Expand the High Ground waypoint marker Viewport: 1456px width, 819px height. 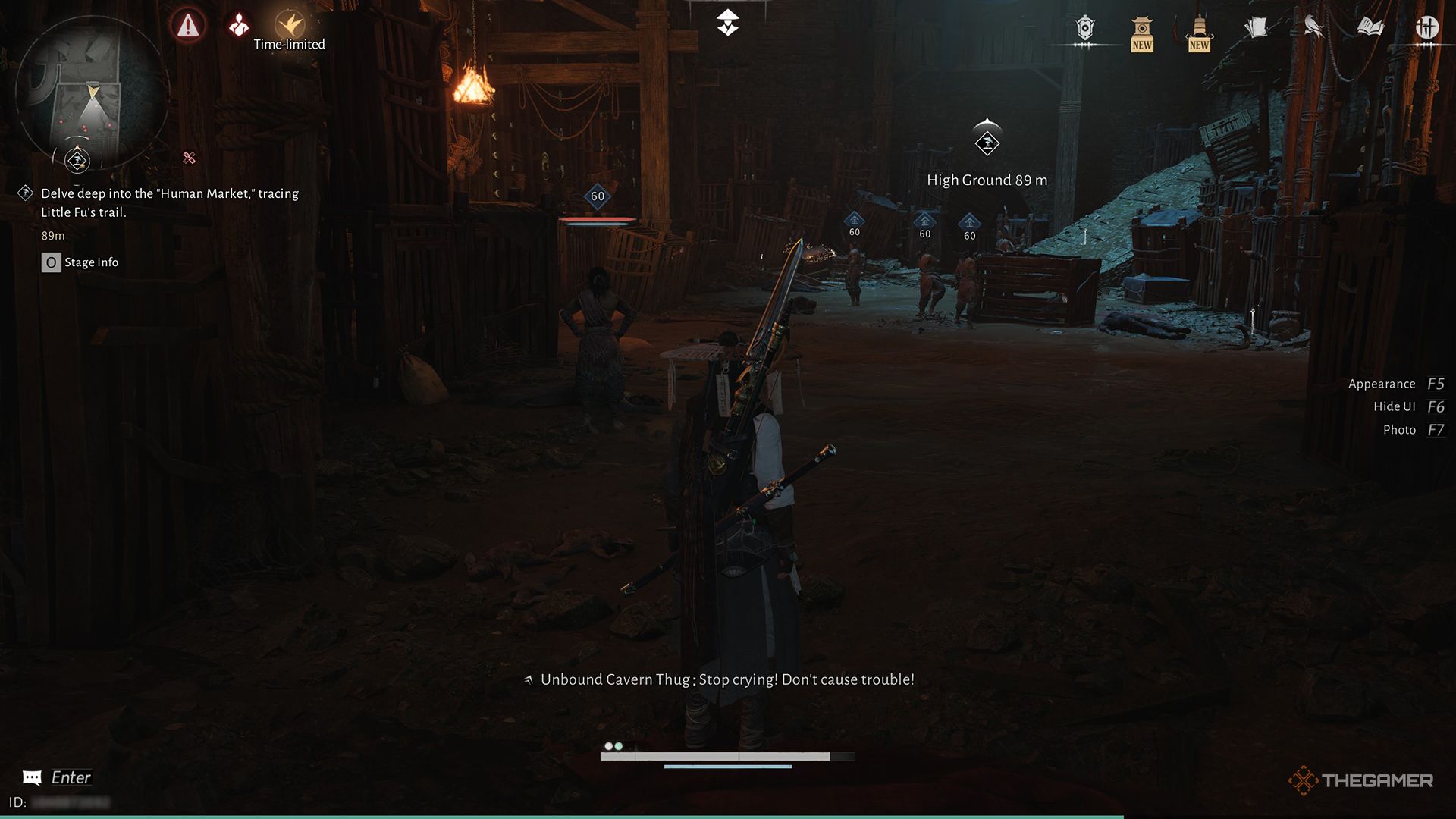[x=985, y=142]
